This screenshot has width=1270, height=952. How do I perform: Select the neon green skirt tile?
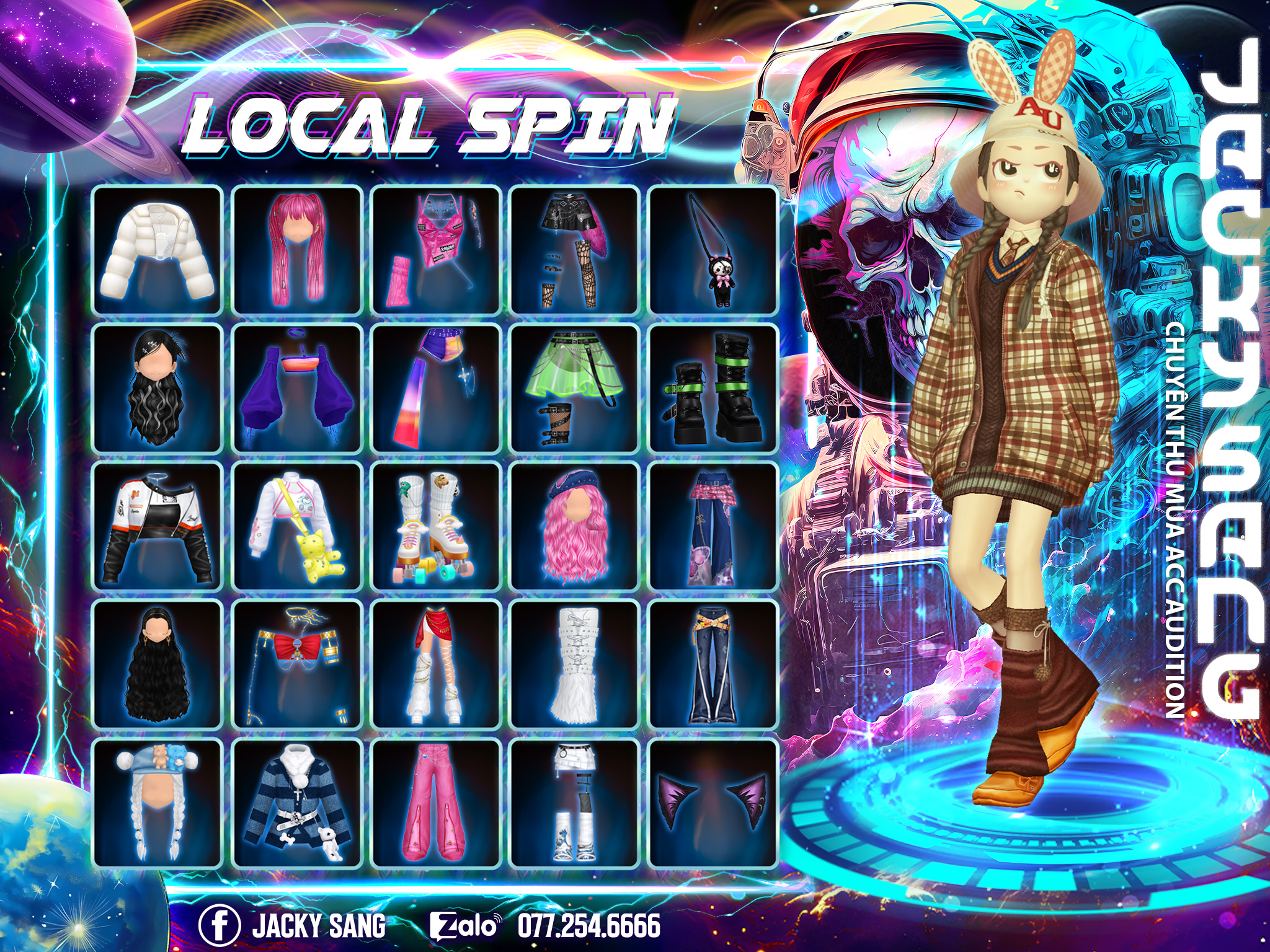574,389
